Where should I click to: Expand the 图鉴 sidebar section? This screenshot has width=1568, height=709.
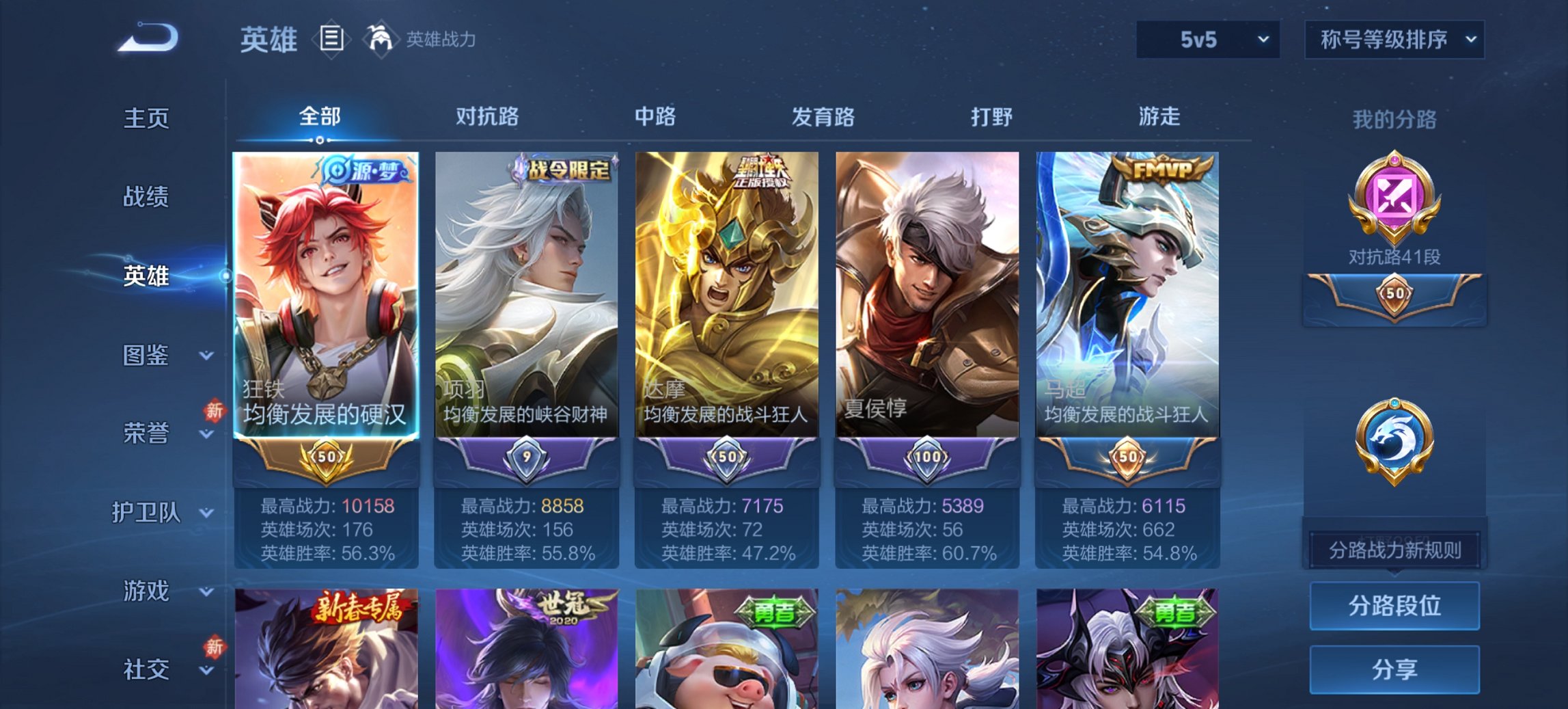pyautogui.click(x=147, y=356)
